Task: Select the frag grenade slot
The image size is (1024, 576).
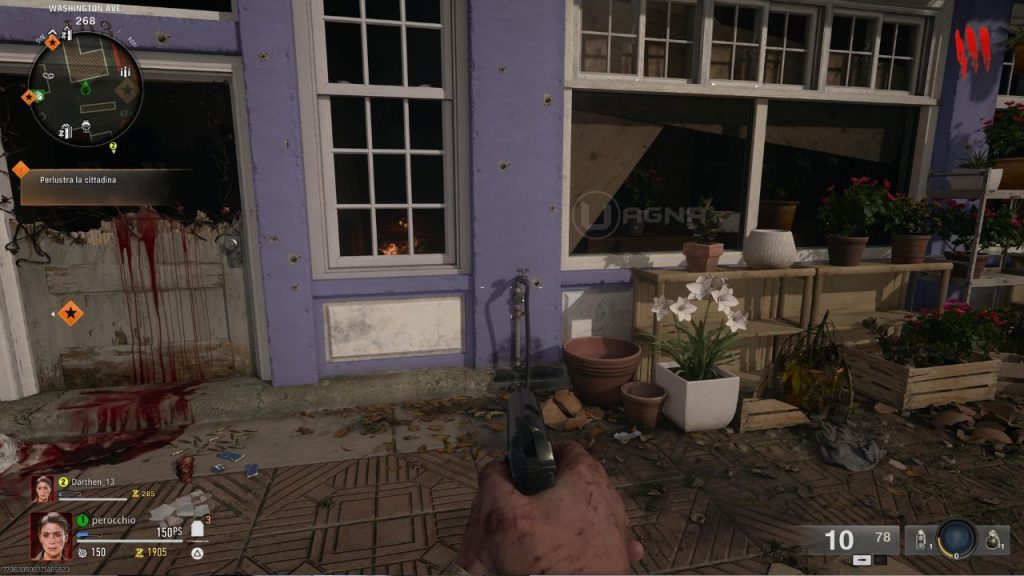Action: [x=993, y=539]
